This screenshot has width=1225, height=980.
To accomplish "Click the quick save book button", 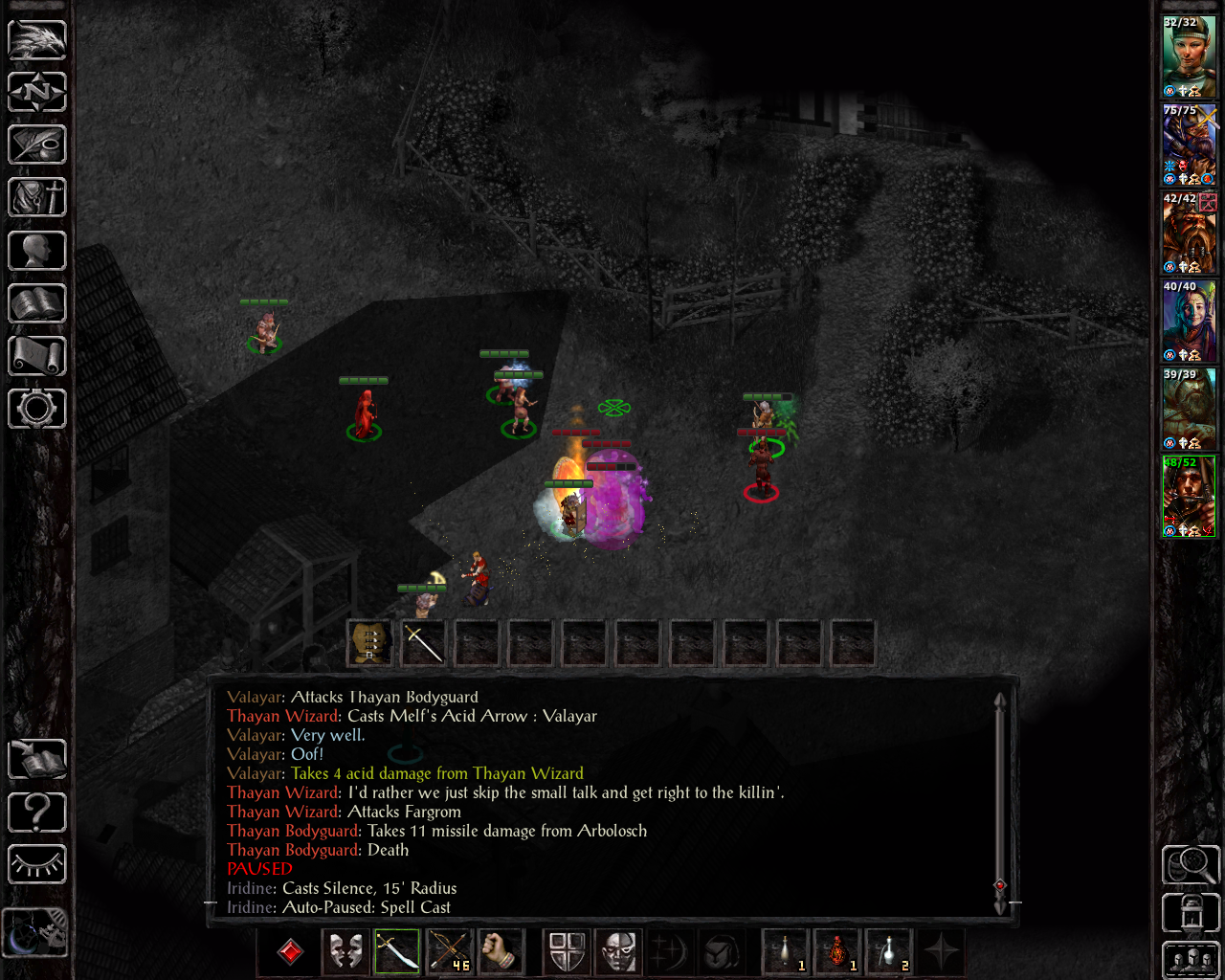I will pyautogui.click(x=36, y=760).
